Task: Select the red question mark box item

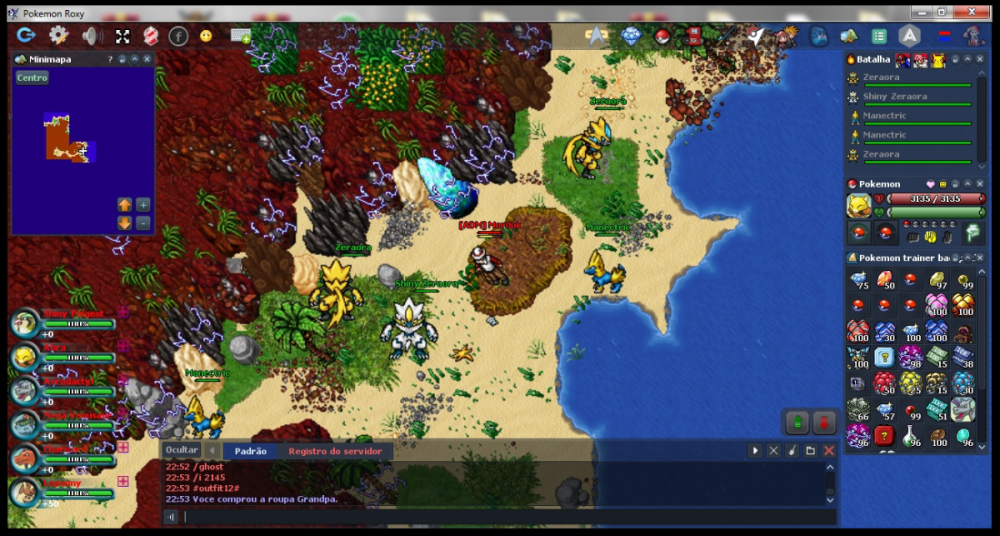Action: tap(884, 435)
